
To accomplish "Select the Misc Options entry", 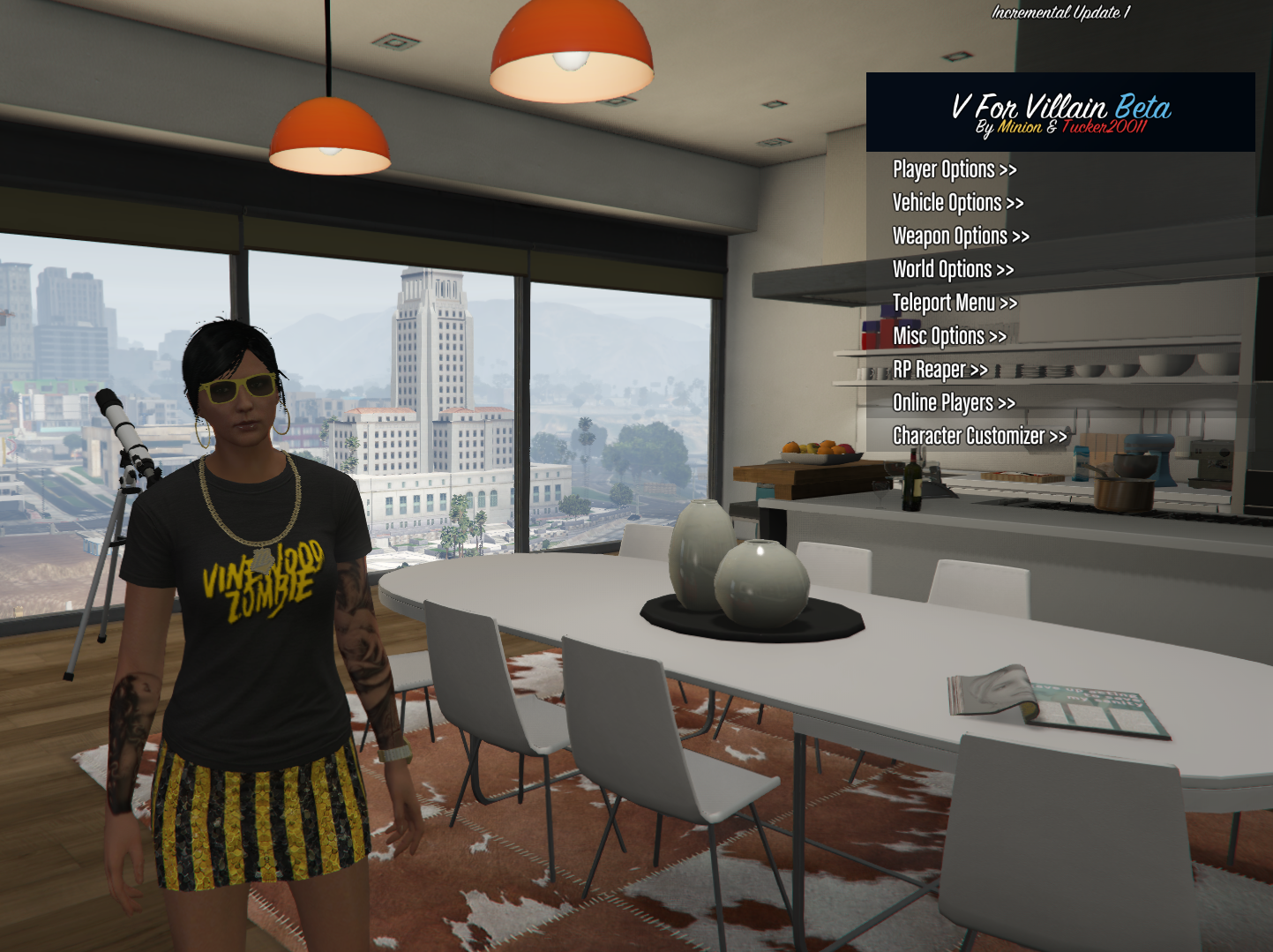I will (x=949, y=336).
